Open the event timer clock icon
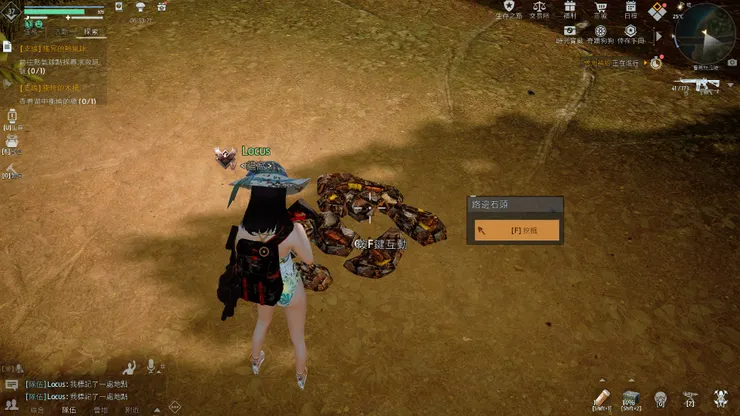This screenshot has height=416, width=740. click(656, 62)
